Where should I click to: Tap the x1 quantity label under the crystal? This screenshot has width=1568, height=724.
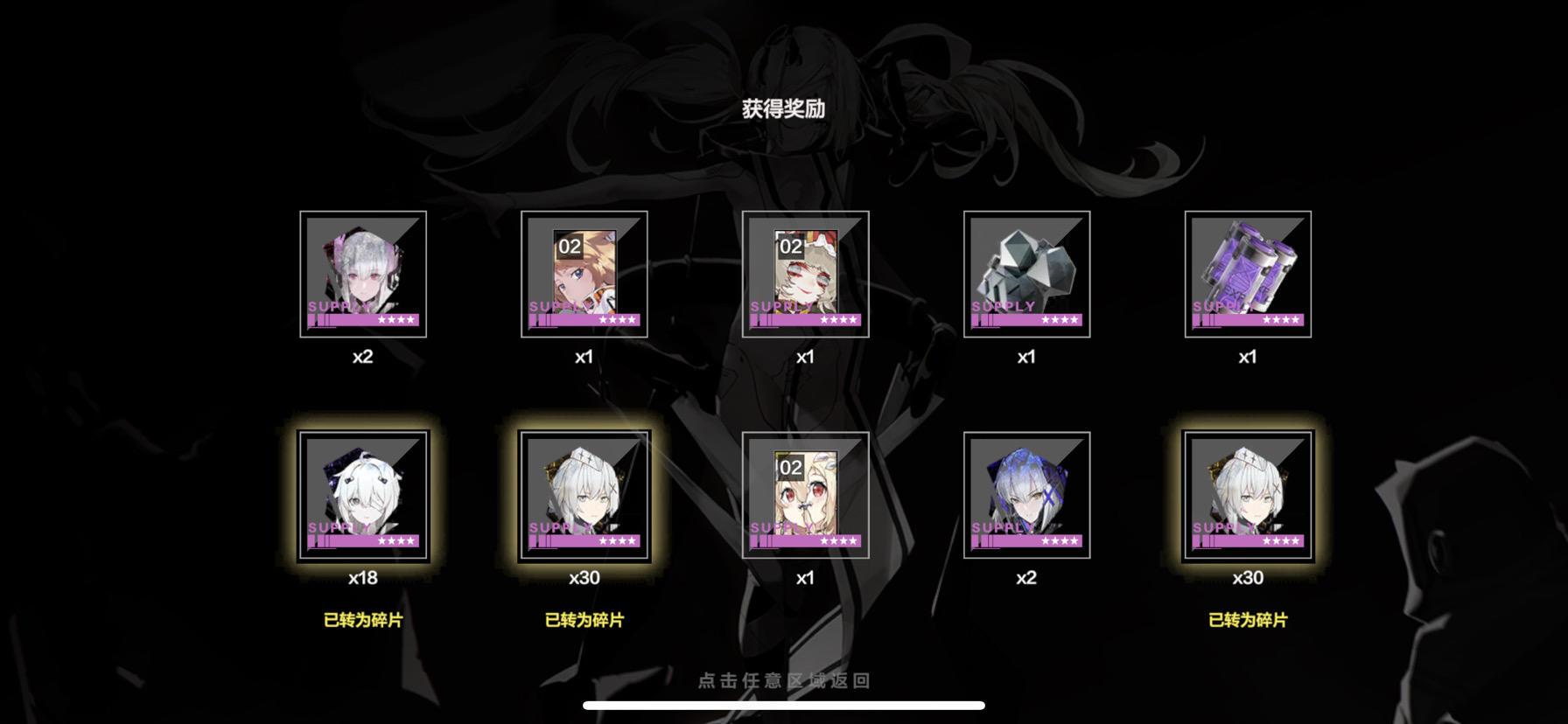click(x=1026, y=357)
